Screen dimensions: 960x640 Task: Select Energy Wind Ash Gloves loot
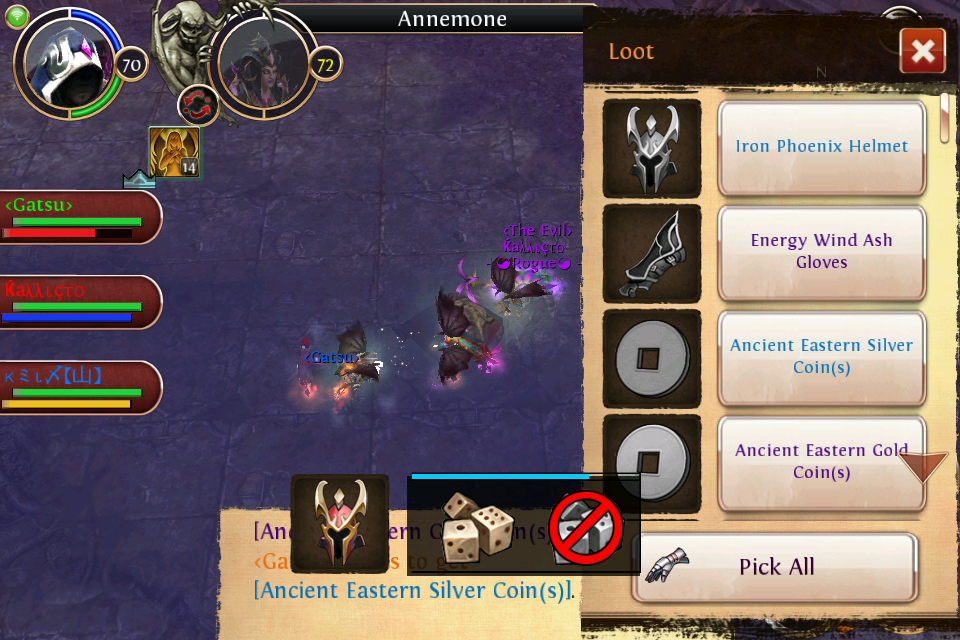(x=821, y=252)
